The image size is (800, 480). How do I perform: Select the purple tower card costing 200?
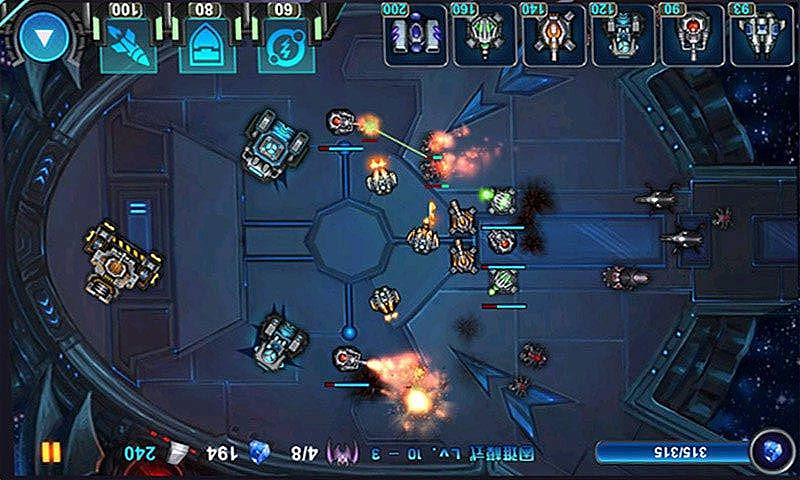[x=414, y=36]
